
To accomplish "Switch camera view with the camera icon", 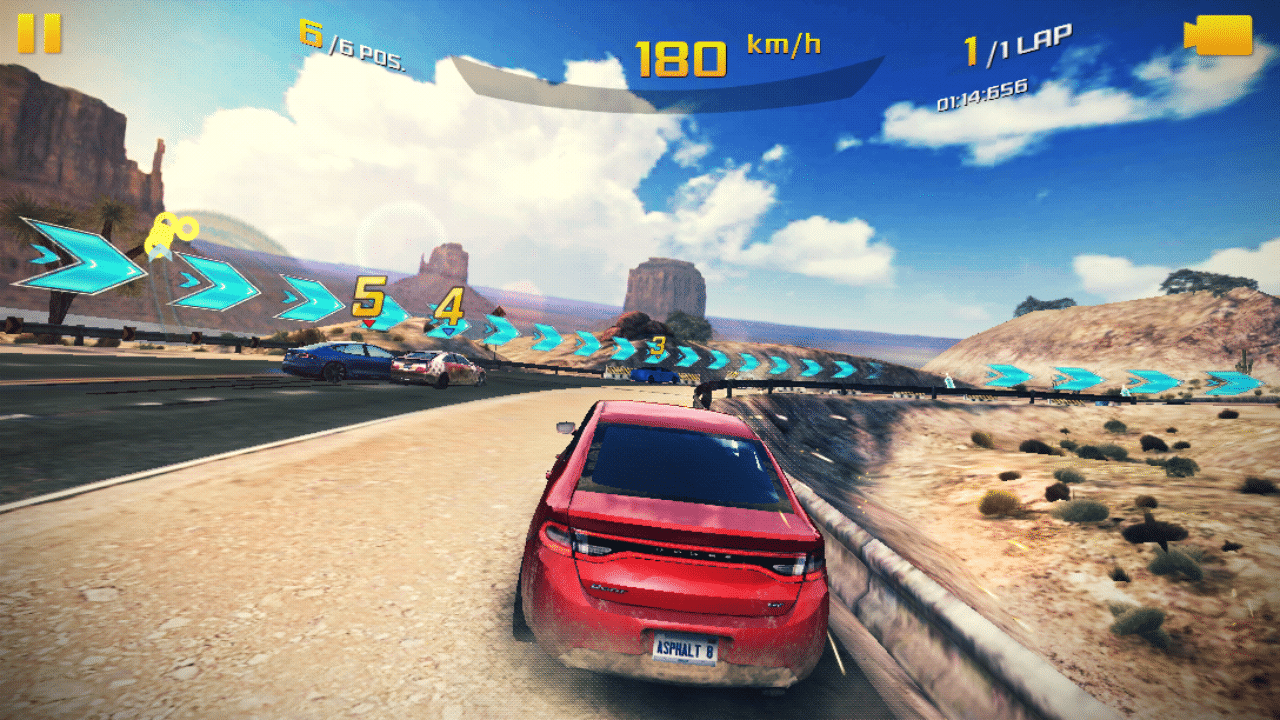I will 1218,36.
